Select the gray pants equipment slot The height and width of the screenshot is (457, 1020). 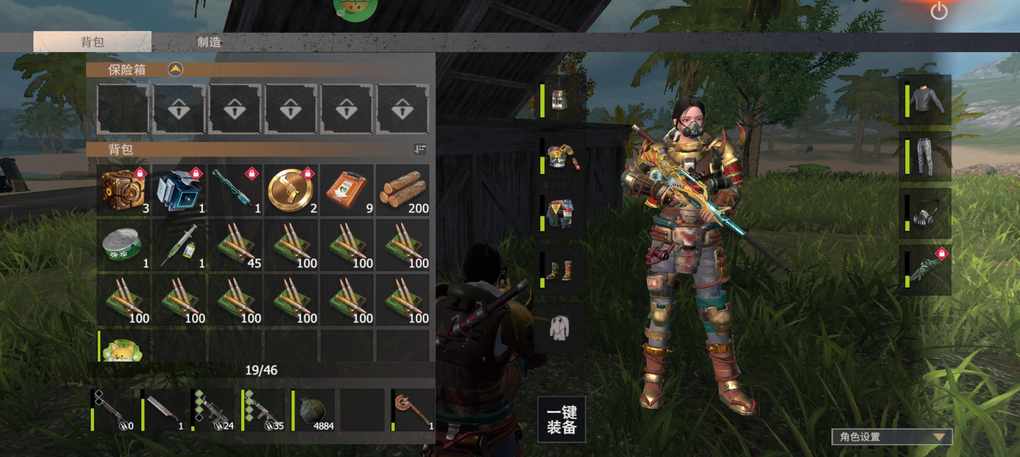click(x=927, y=155)
